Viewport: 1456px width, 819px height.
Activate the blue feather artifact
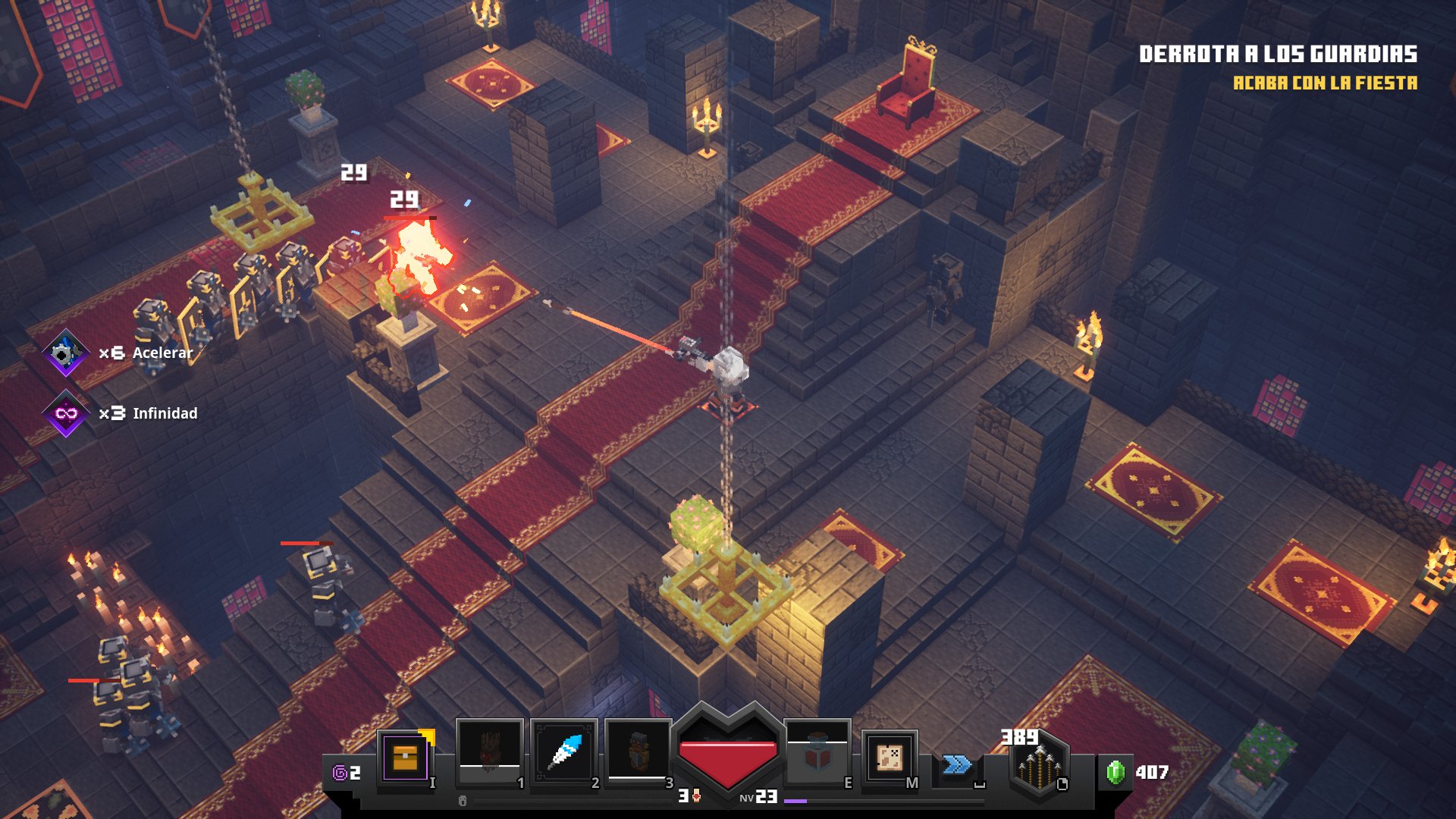[564, 752]
